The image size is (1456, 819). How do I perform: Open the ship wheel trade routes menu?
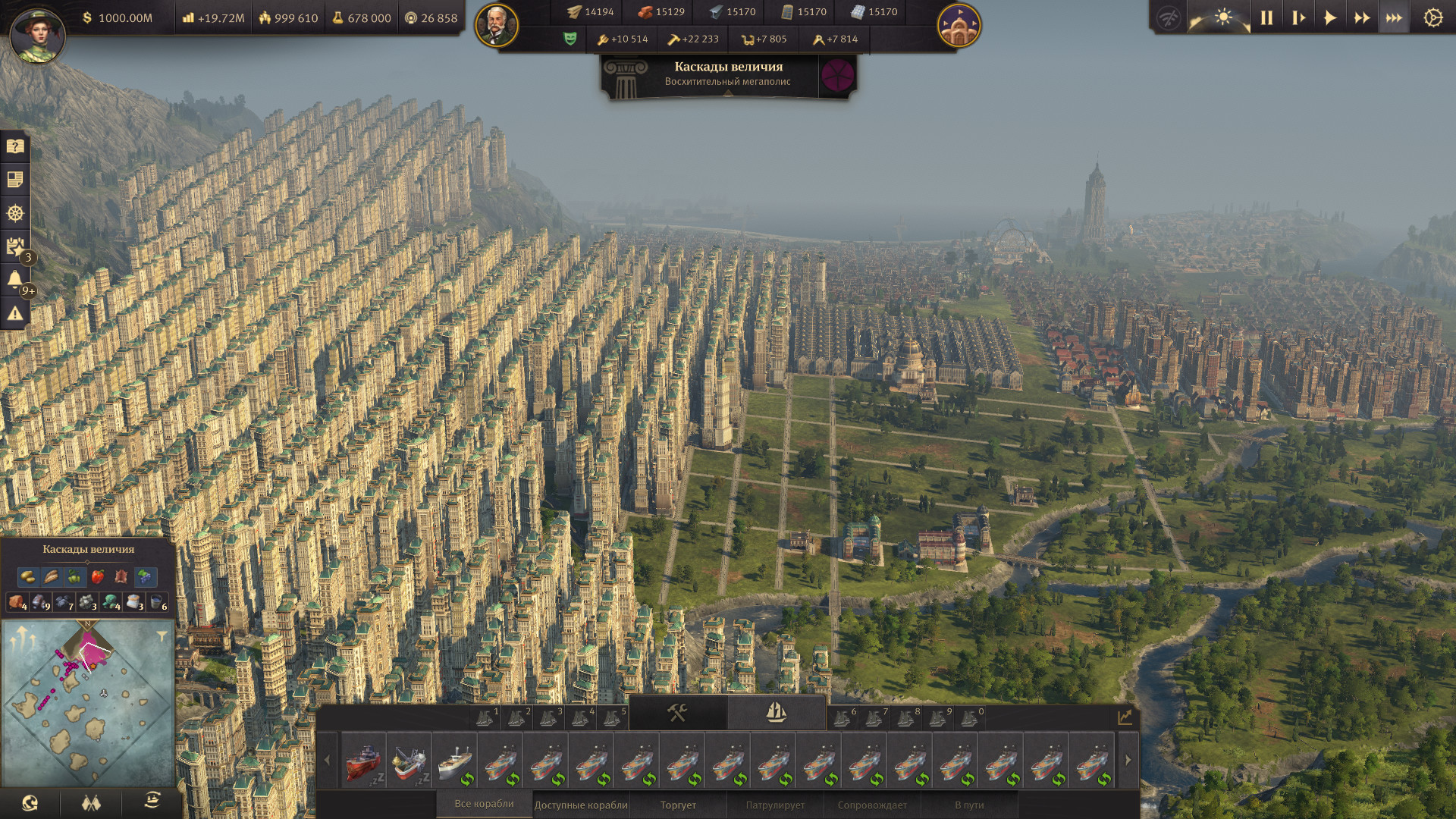(15, 213)
